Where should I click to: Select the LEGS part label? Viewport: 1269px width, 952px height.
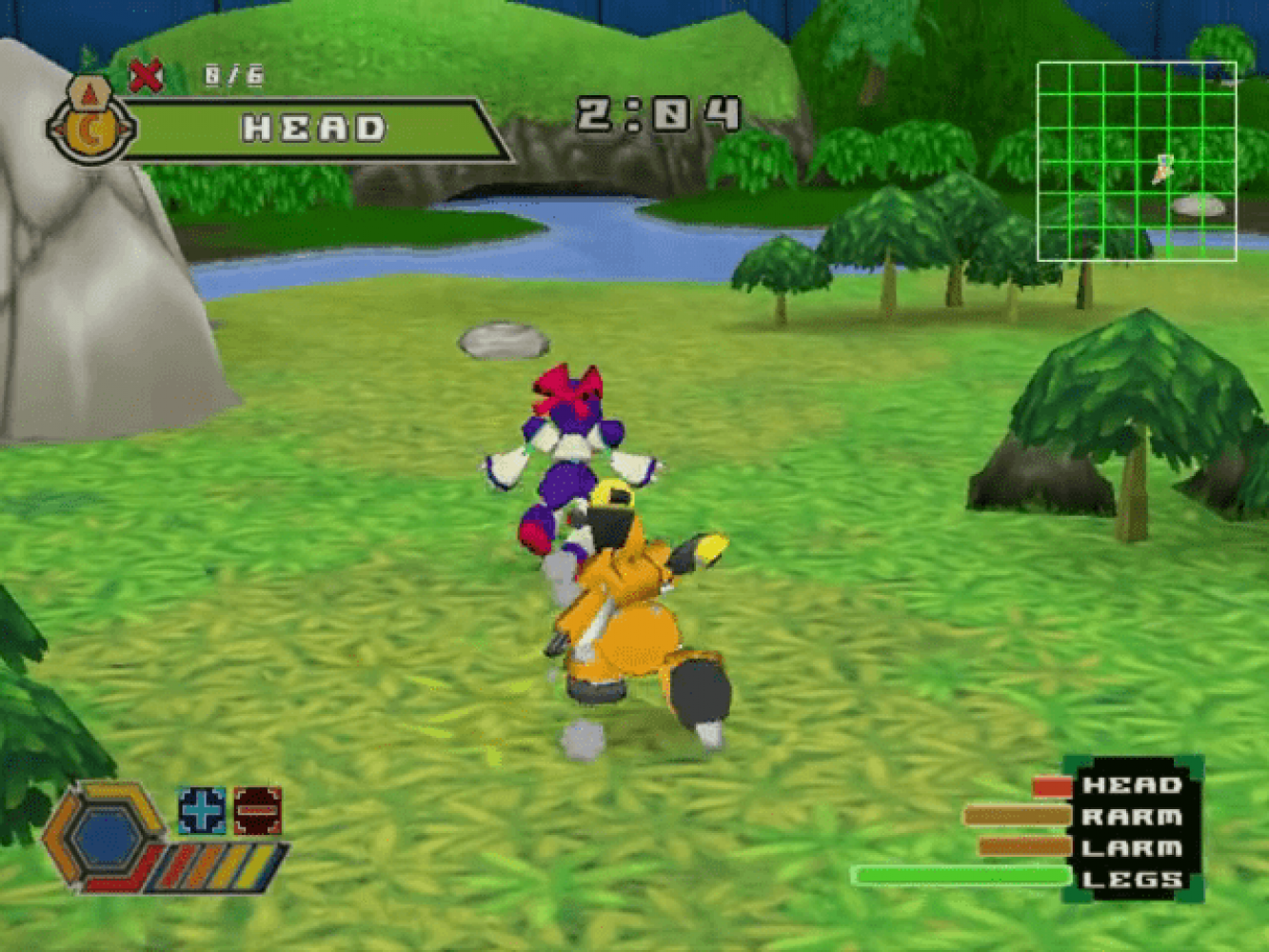(x=1131, y=879)
